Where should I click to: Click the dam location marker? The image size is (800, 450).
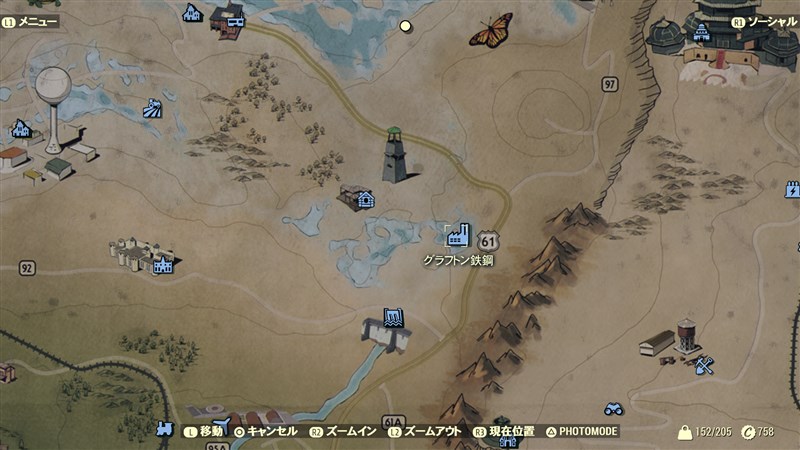pyautogui.click(x=395, y=319)
